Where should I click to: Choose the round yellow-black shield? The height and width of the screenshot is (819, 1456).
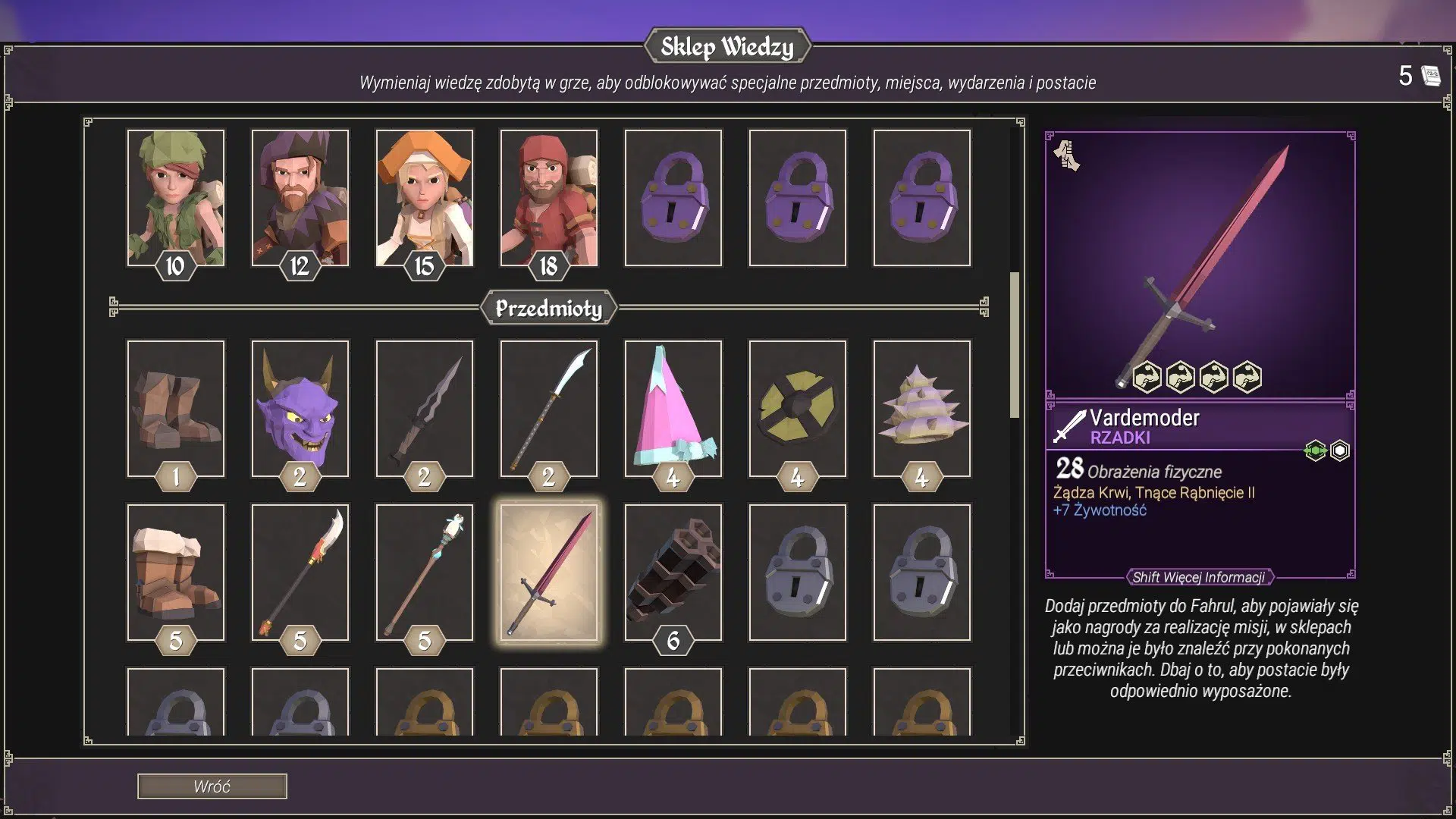pos(797,408)
